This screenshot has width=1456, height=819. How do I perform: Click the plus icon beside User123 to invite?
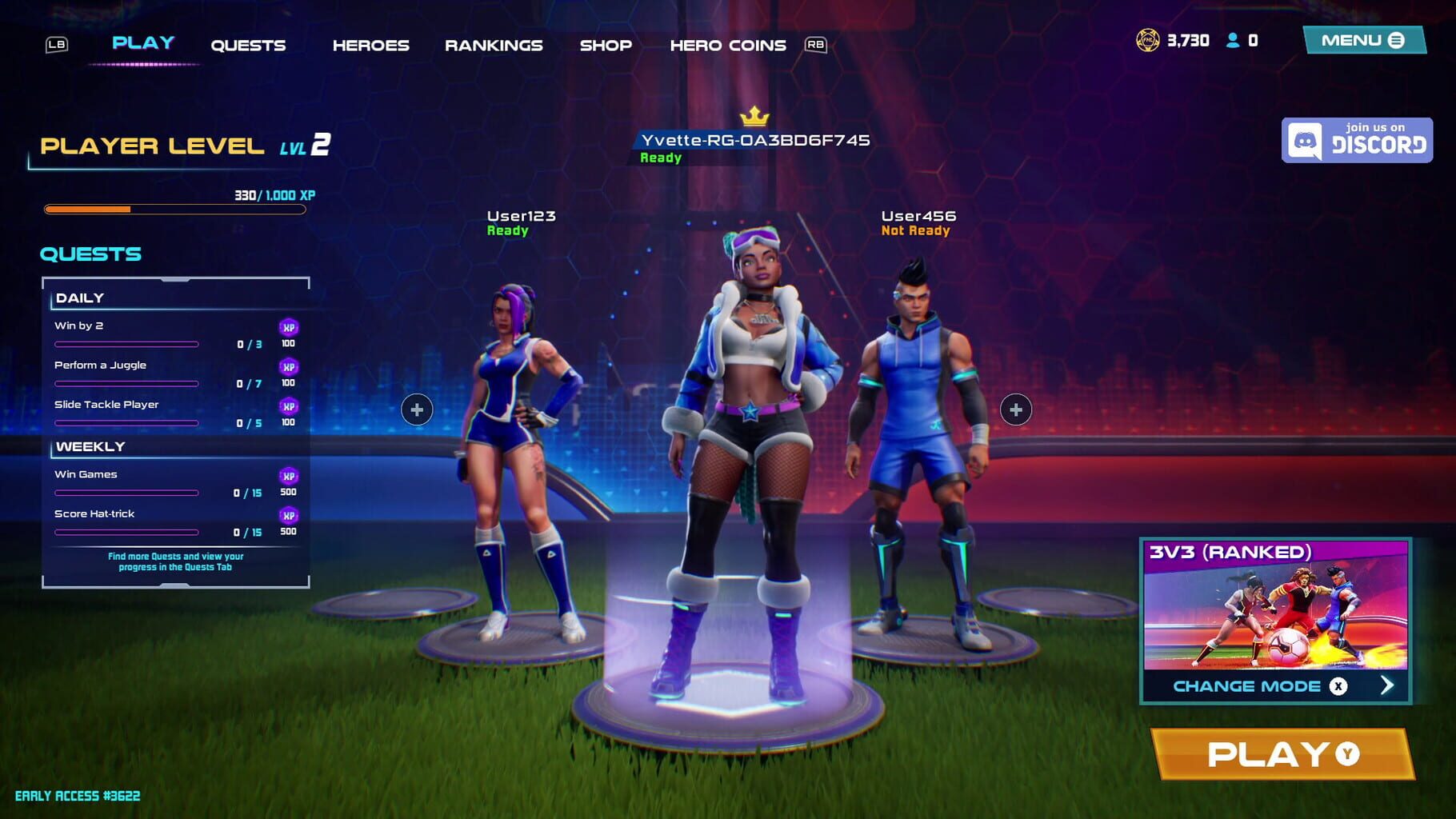[416, 410]
